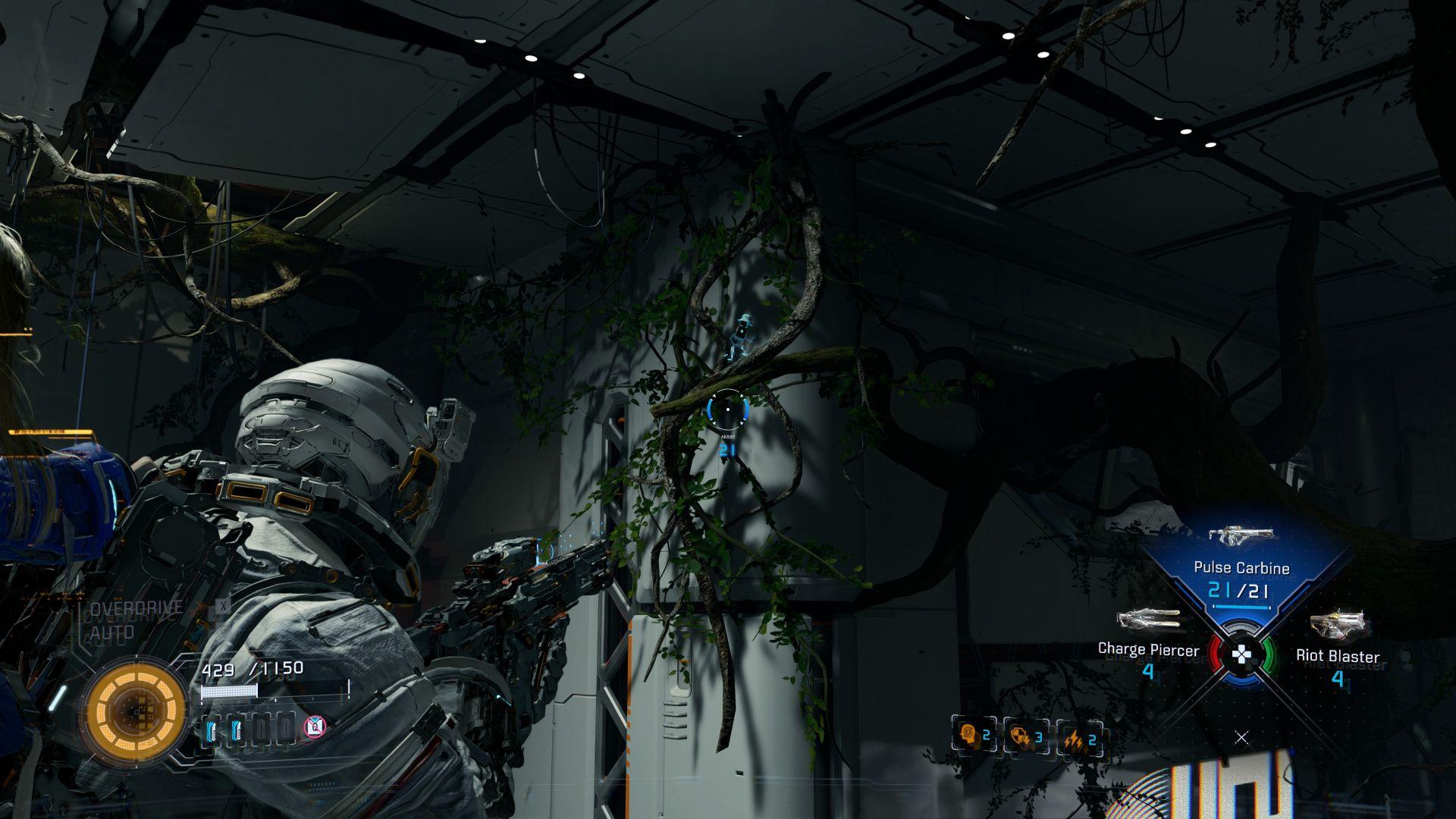The height and width of the screenshot is (819, 1456).
Task: Activate the lightning bolts status icon
Action: [1079, 739]
